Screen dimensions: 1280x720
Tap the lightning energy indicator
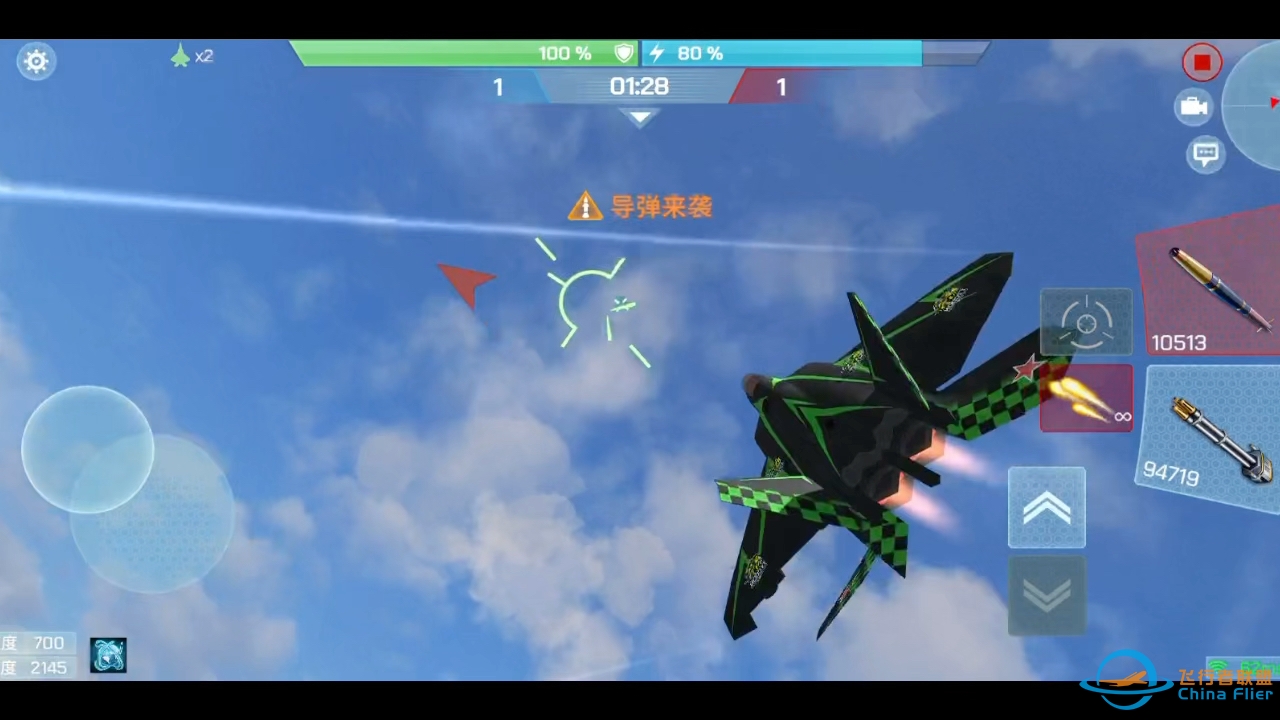656,53
